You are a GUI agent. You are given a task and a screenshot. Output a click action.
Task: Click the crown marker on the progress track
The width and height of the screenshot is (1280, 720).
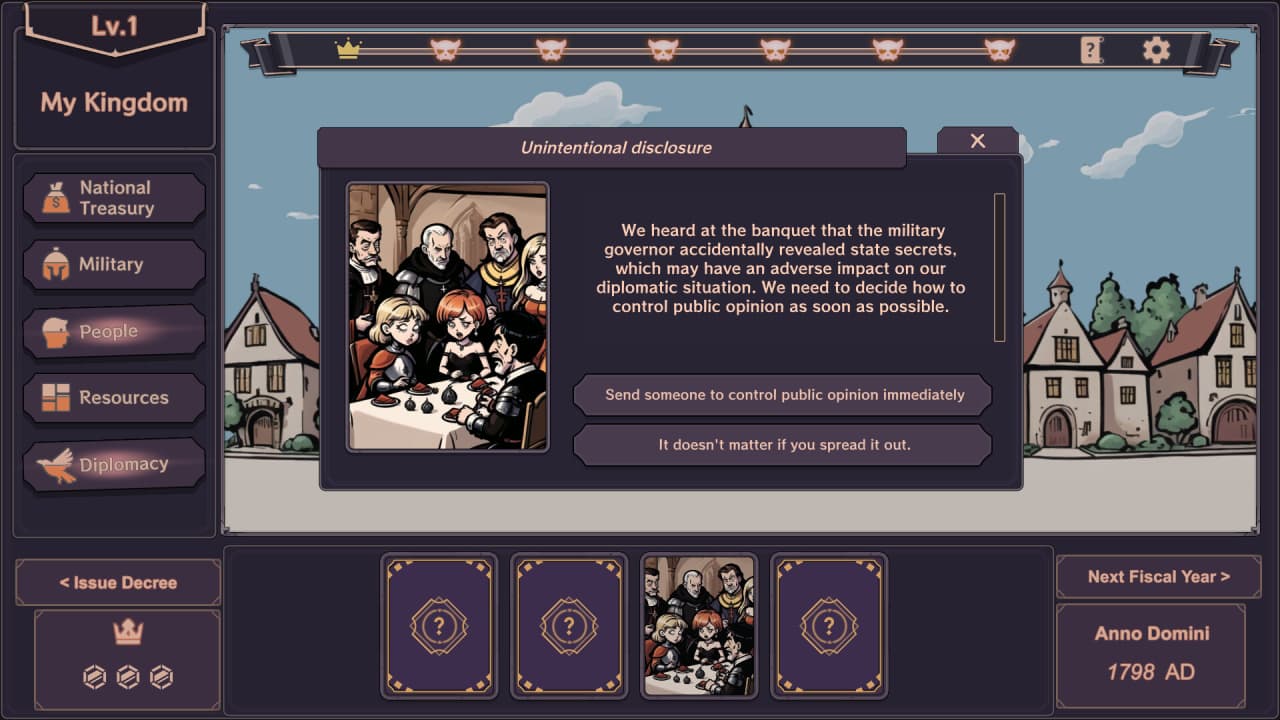point(348,49)
